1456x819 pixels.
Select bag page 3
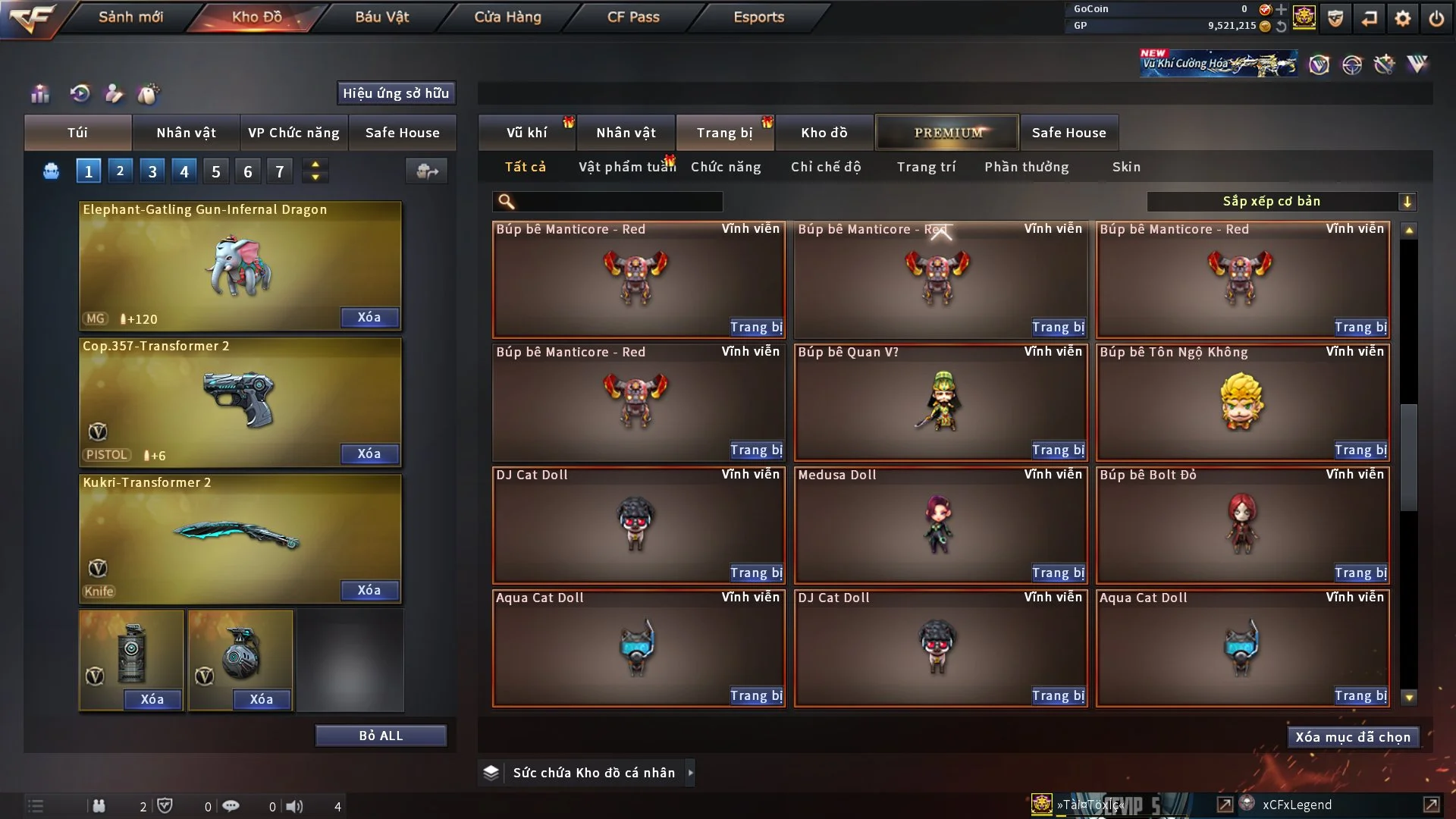pyautogui.click(x=152, y=171)
